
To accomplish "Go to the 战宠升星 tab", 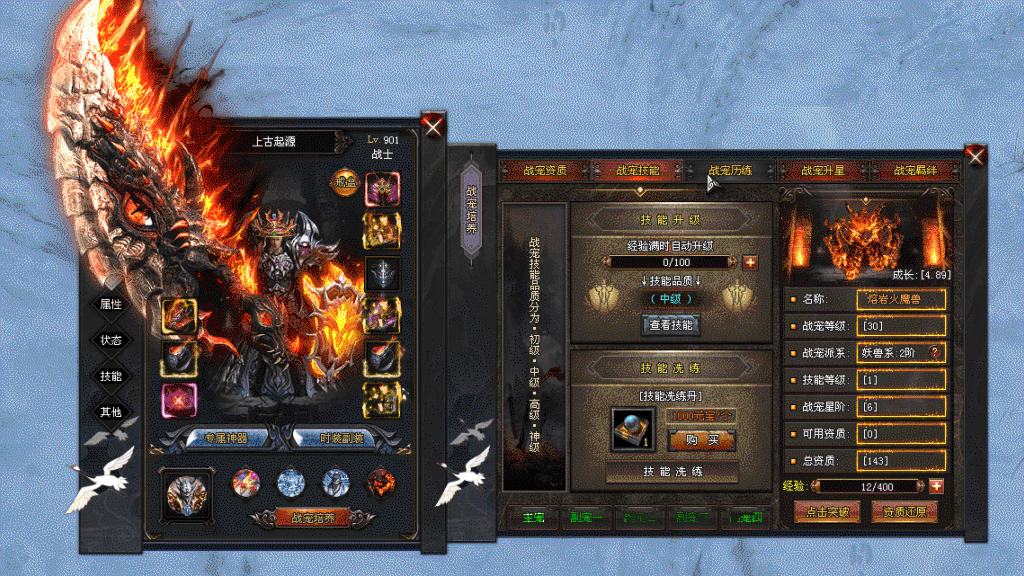I will coord(823,170).
